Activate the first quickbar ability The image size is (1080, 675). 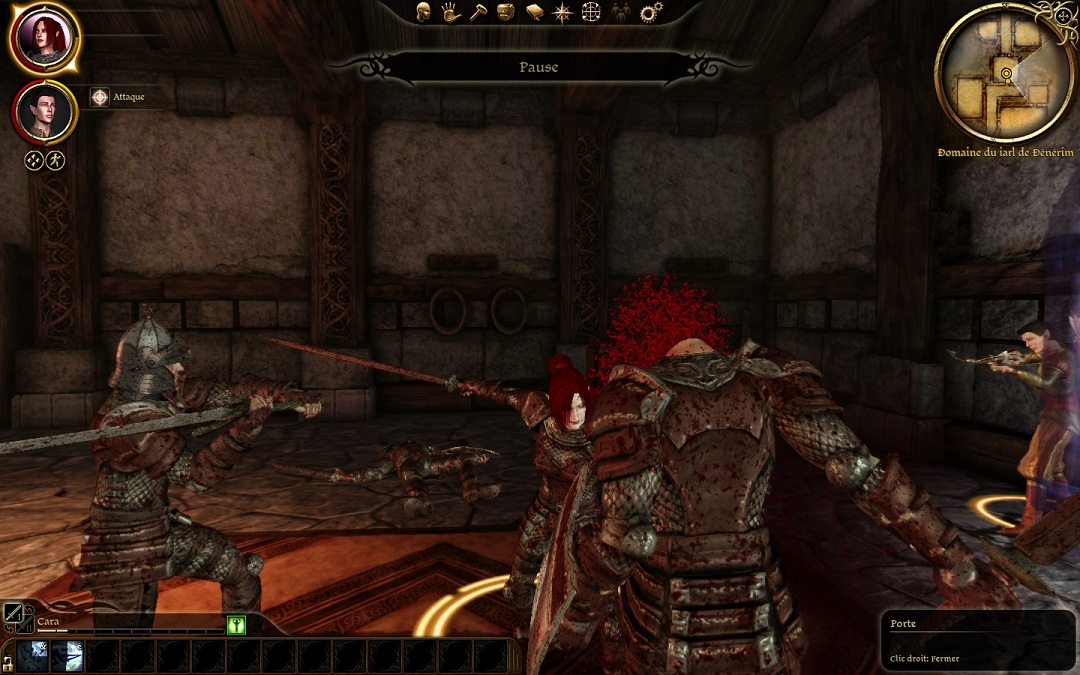(x=32, y=656)
